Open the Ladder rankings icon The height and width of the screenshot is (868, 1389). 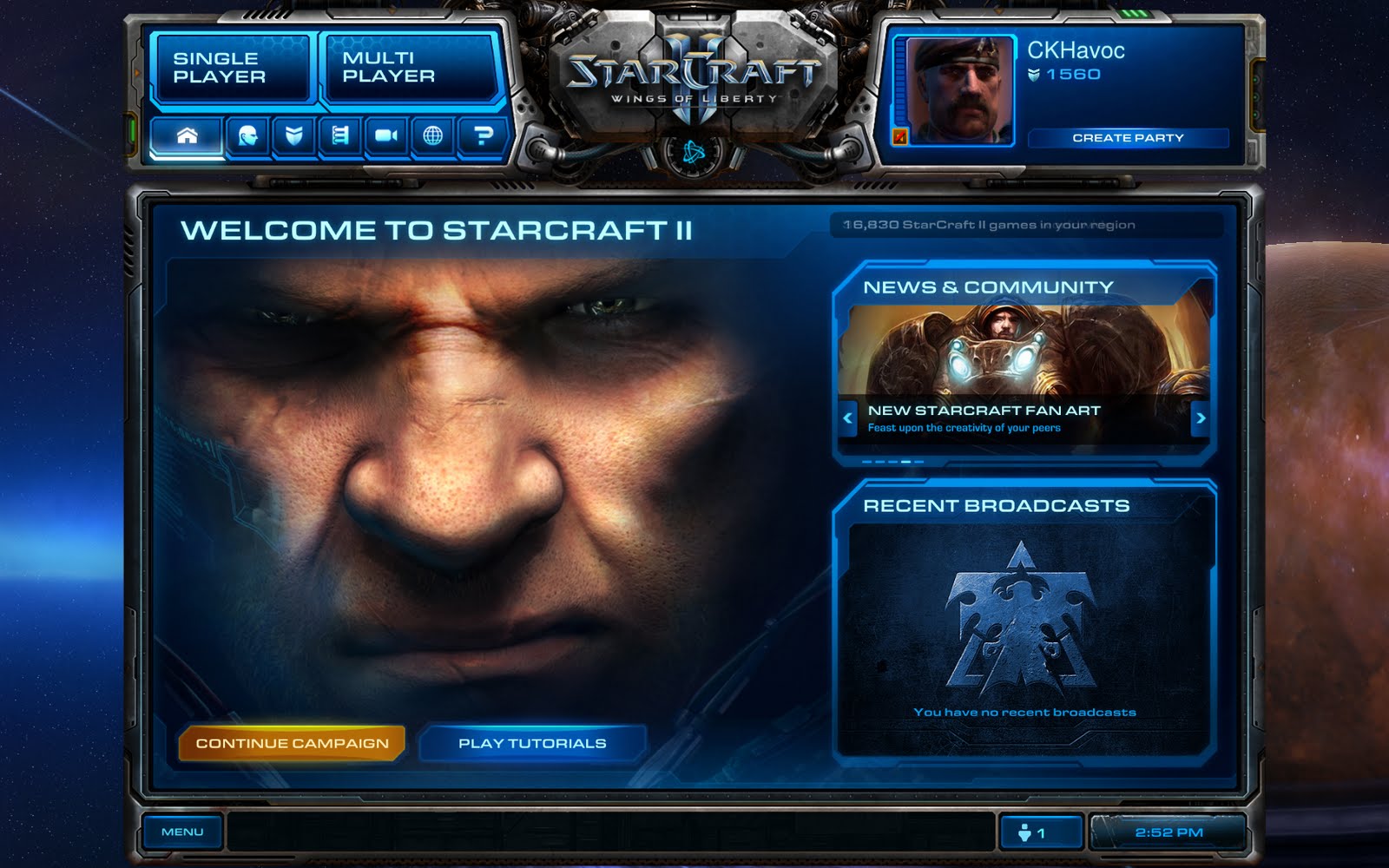[341, 136]
